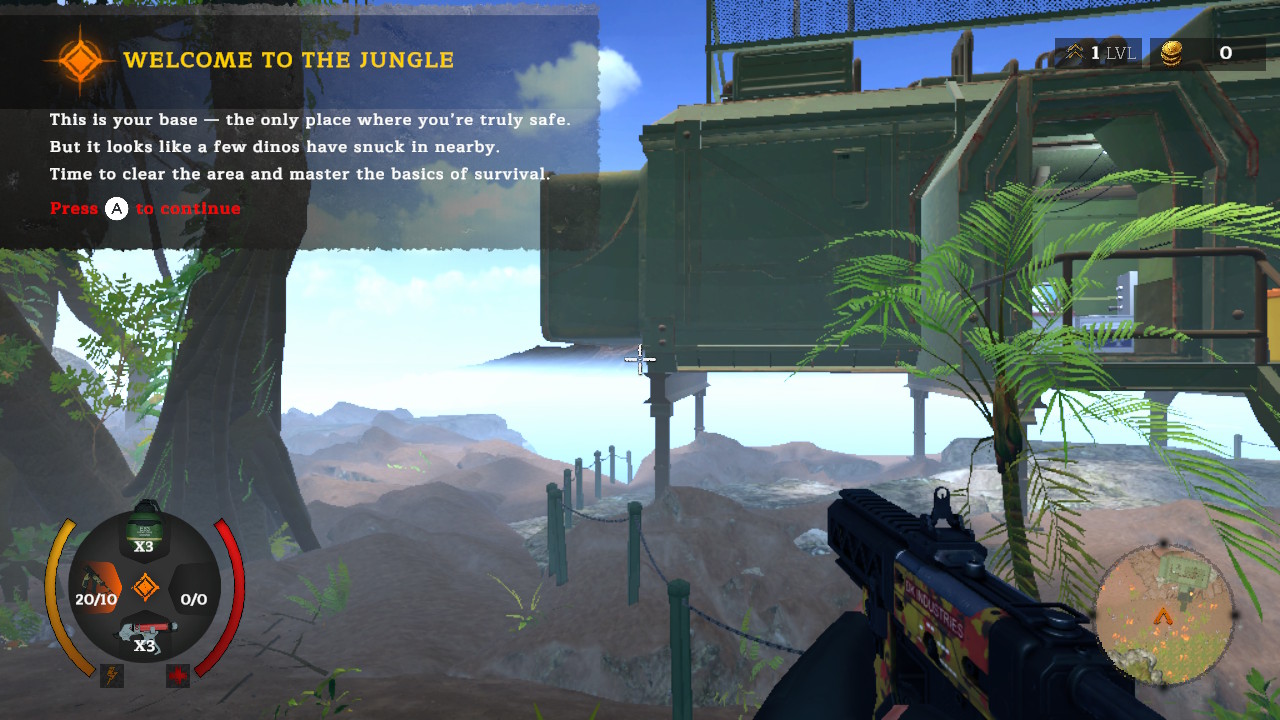Activate the lightning bolt stamina icon

(x=111, y=676)
